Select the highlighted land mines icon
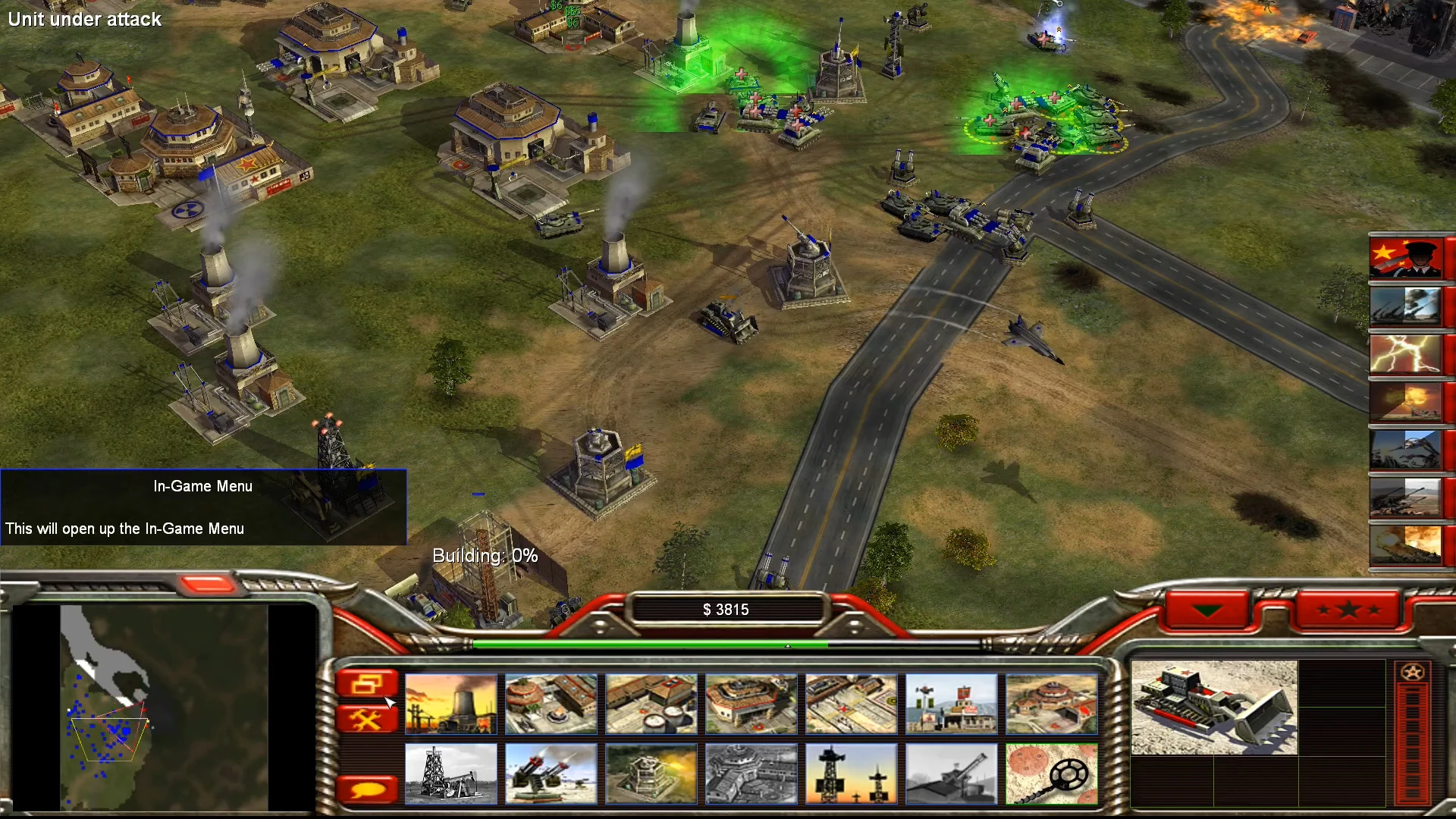Image resolution: width=1456 pixels, height=819 pixels. 1052,773
